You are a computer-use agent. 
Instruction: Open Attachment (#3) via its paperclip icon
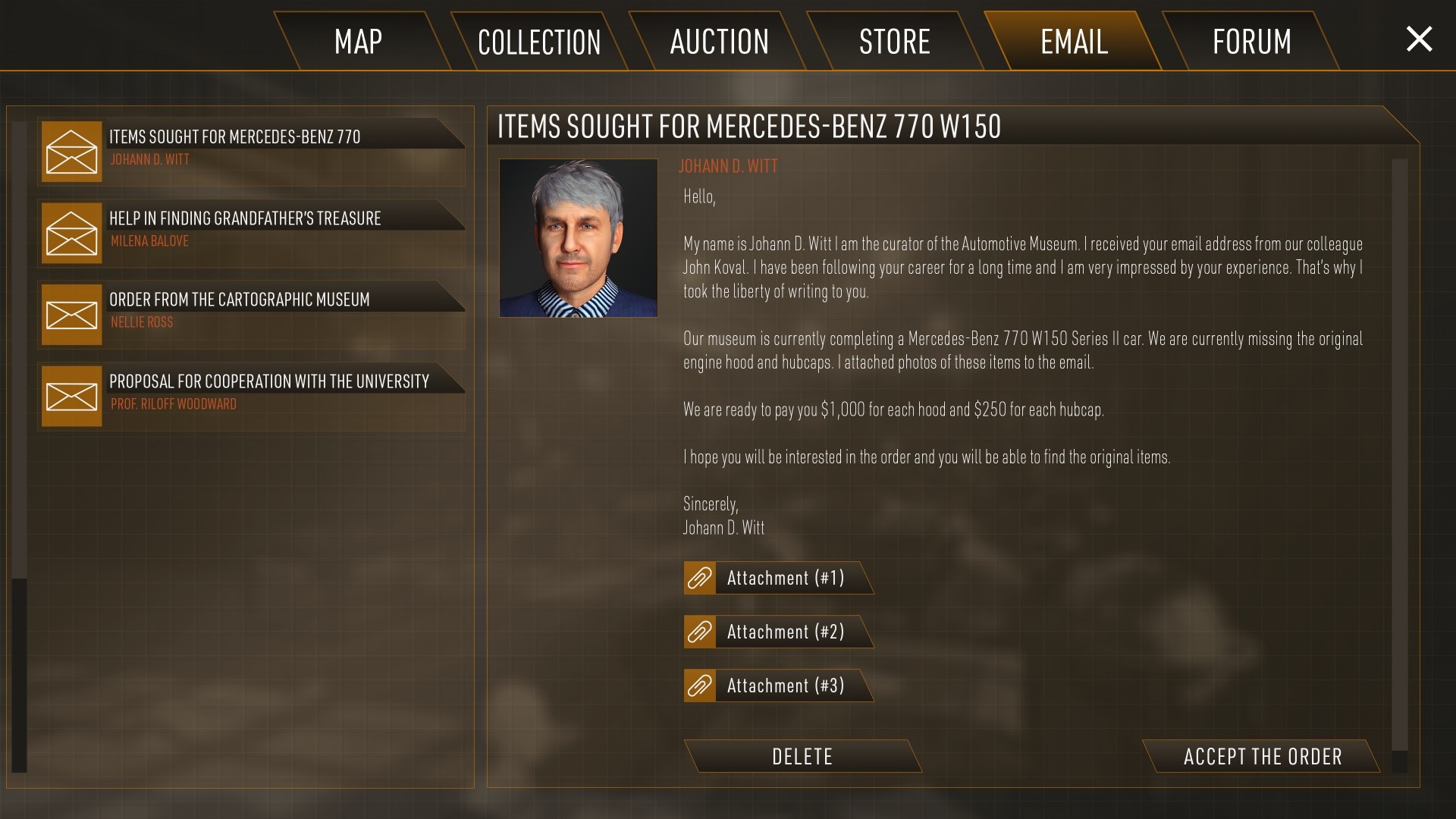pos(698,685)
